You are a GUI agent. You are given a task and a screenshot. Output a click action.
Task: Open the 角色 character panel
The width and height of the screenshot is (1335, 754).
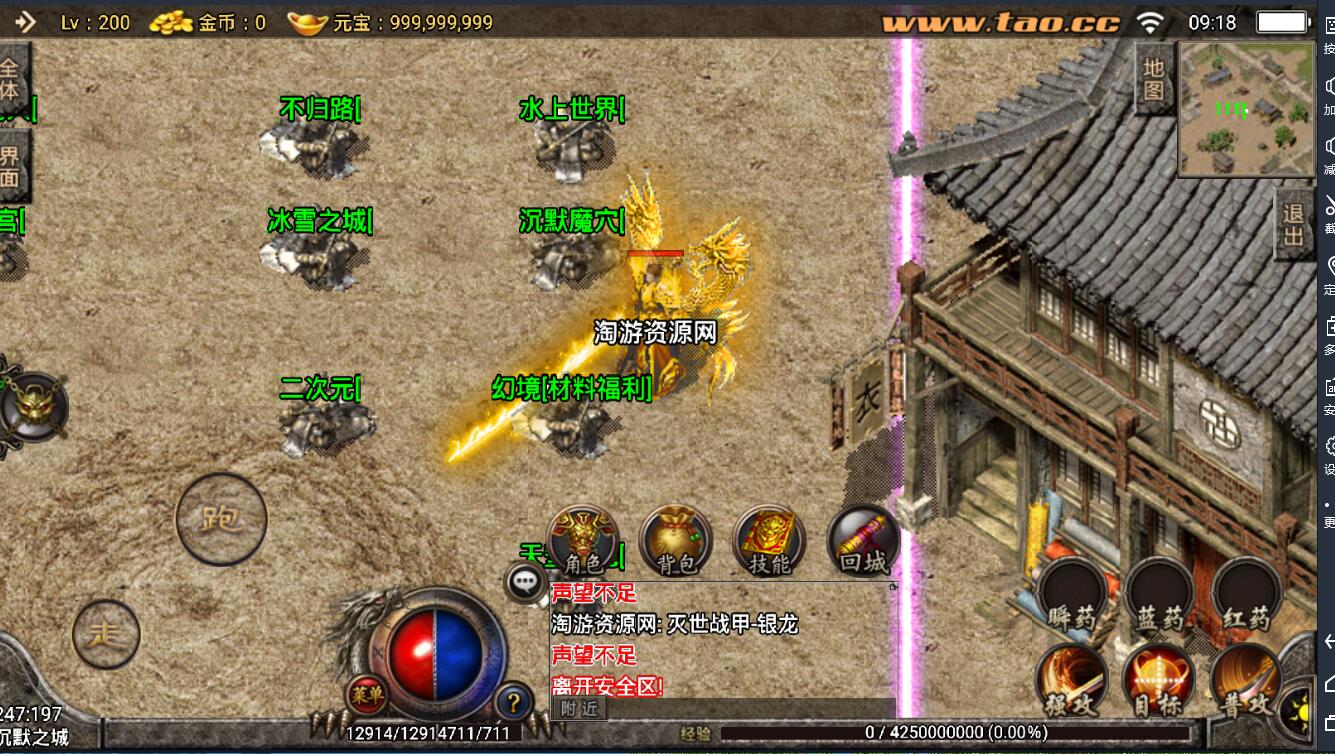[x=583, y=541]
